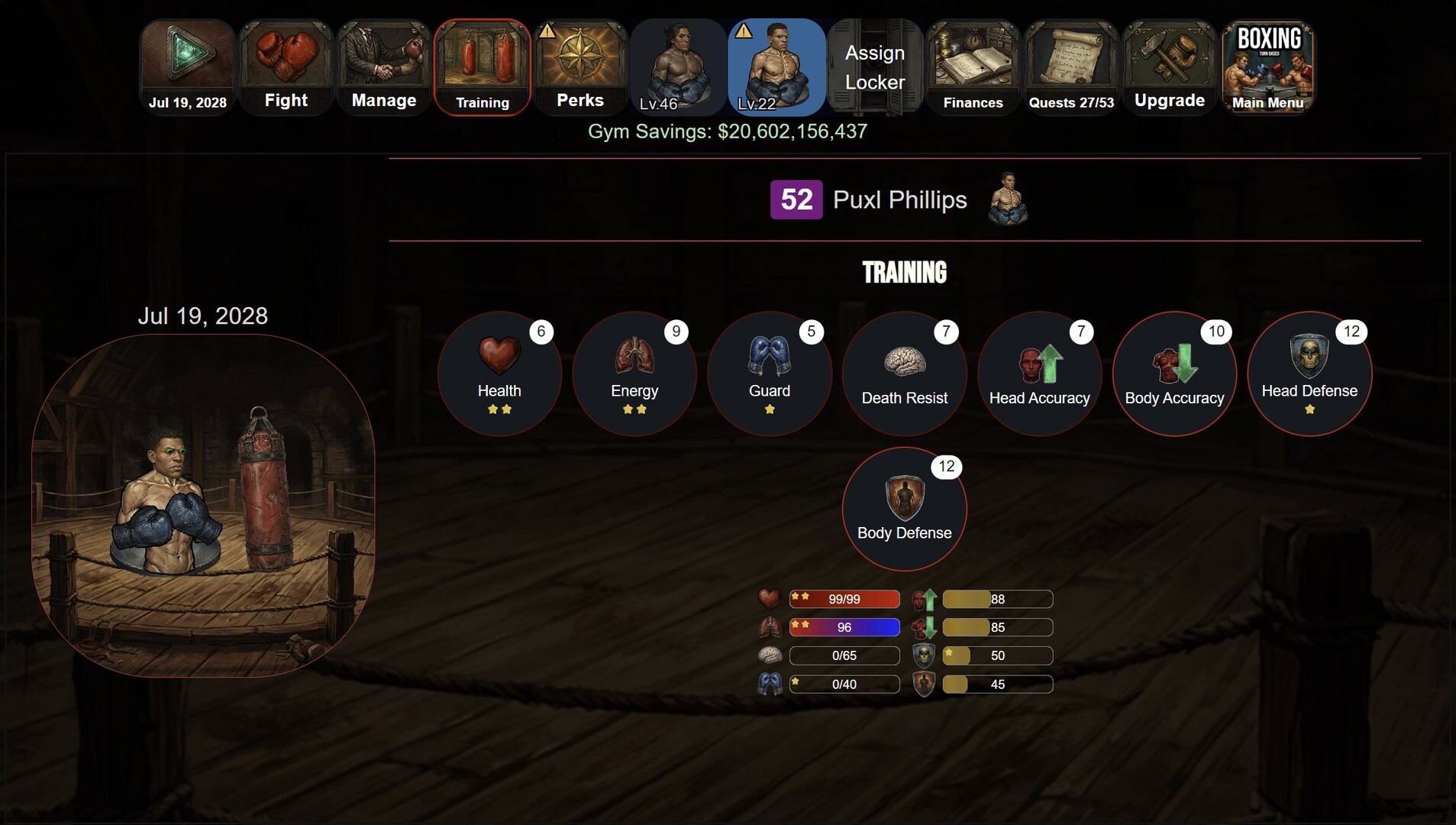The image size is (1456, 825).
Task: Open the Perks compass menu
Action: (580, 67)
